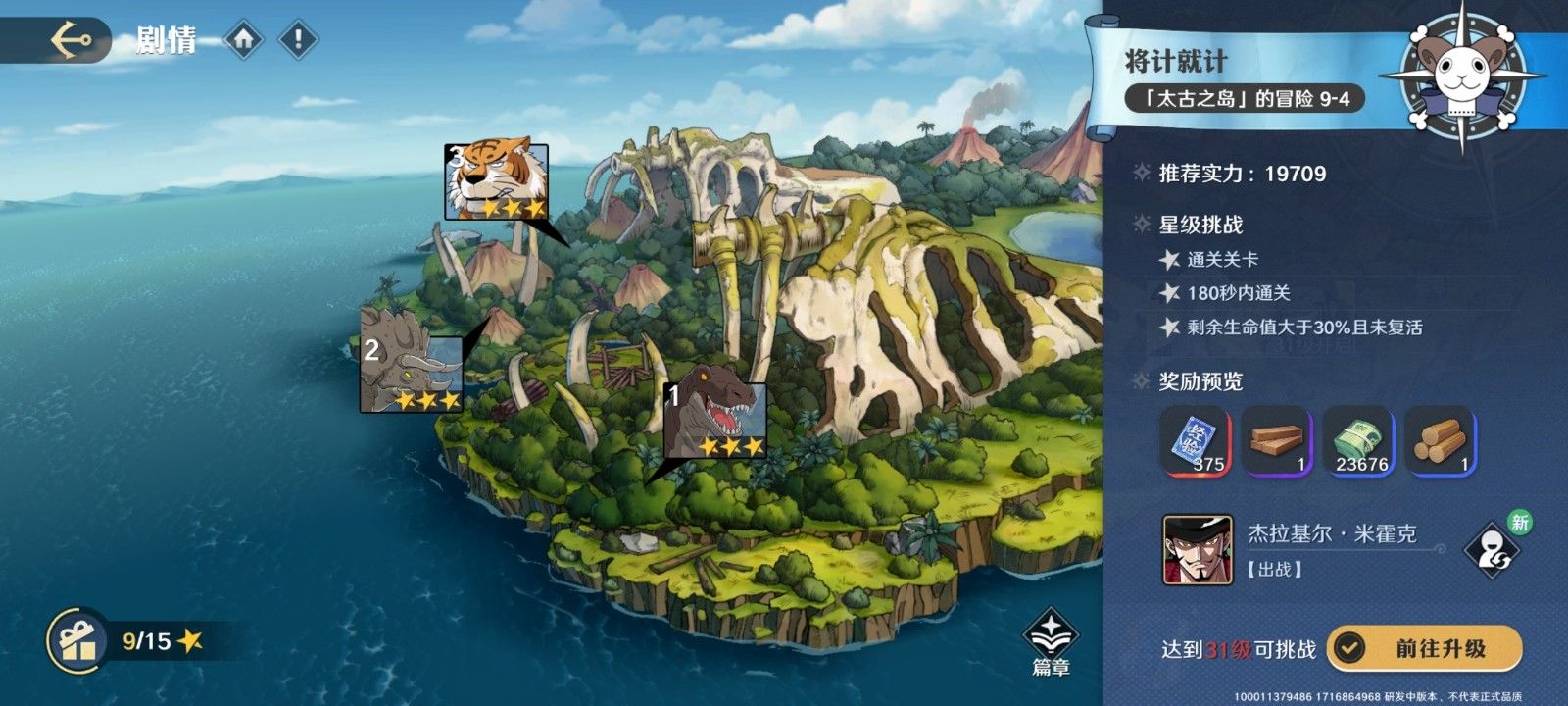
Task: Show the exclamation mark info icon
Action: pyautogui.click(x=298, y=40)
